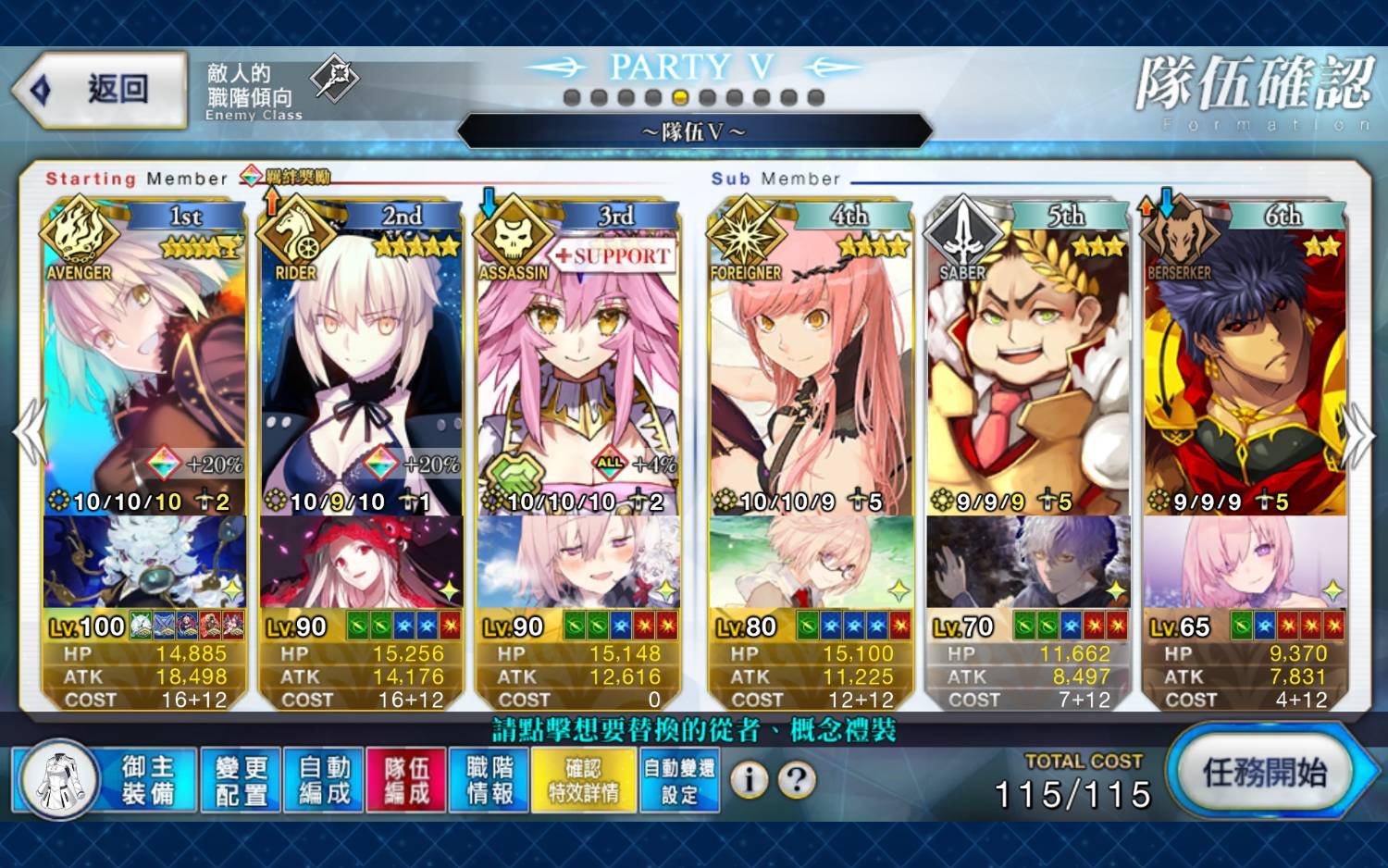Choose 變更配置 to rearrange members

241,780
